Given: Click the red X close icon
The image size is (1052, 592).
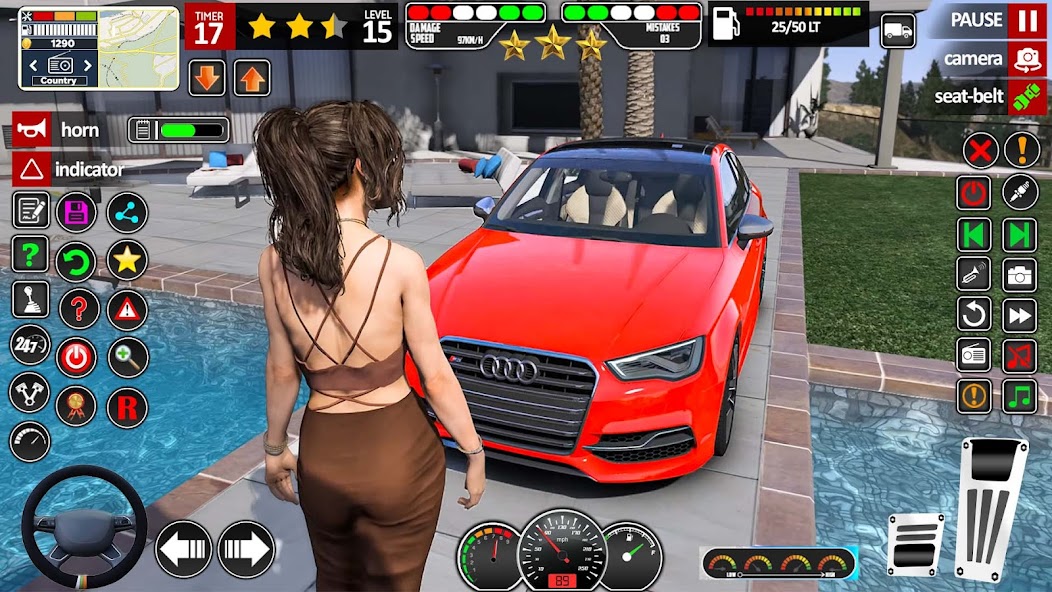Looking at the screenshot, I should pos(981,150).
